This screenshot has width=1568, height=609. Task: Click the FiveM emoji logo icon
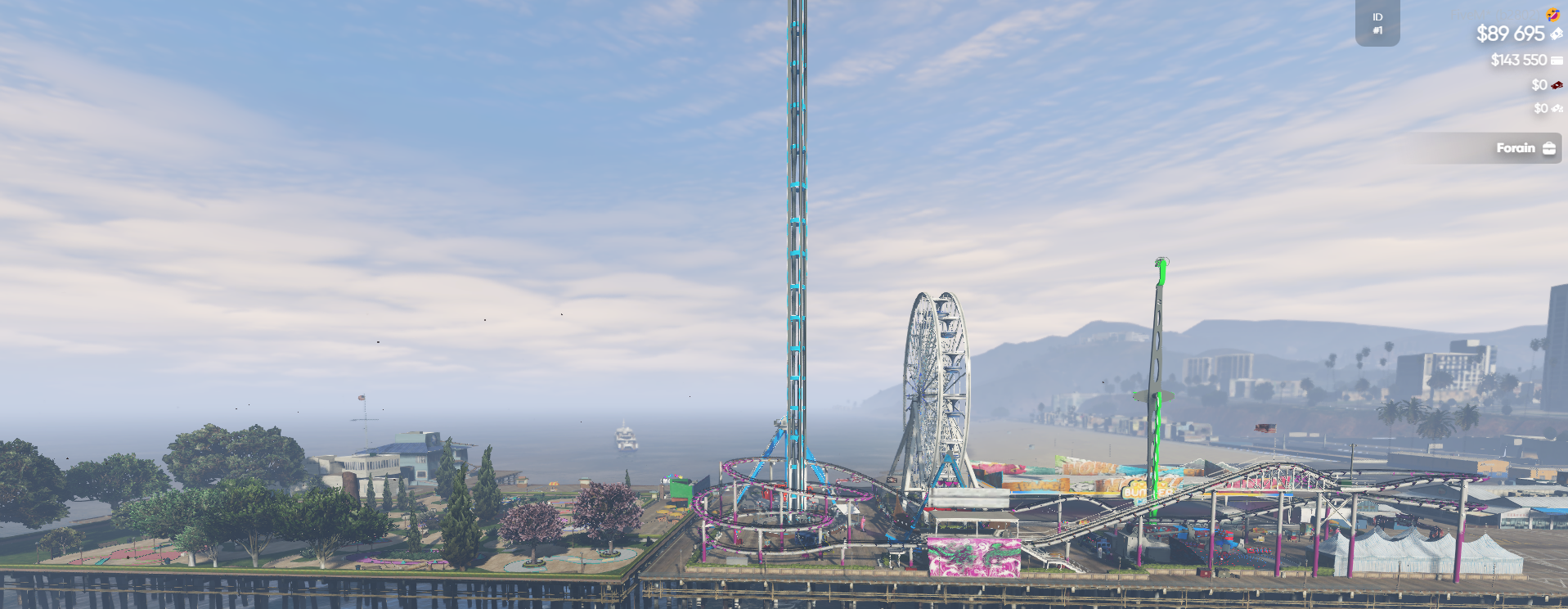[x=1552, y=14]
